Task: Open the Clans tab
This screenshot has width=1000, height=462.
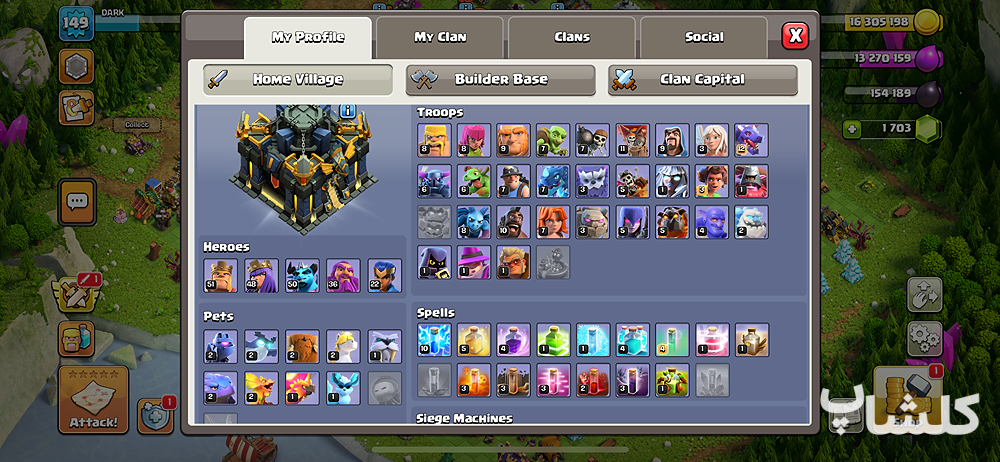Action: pos(572,38)
